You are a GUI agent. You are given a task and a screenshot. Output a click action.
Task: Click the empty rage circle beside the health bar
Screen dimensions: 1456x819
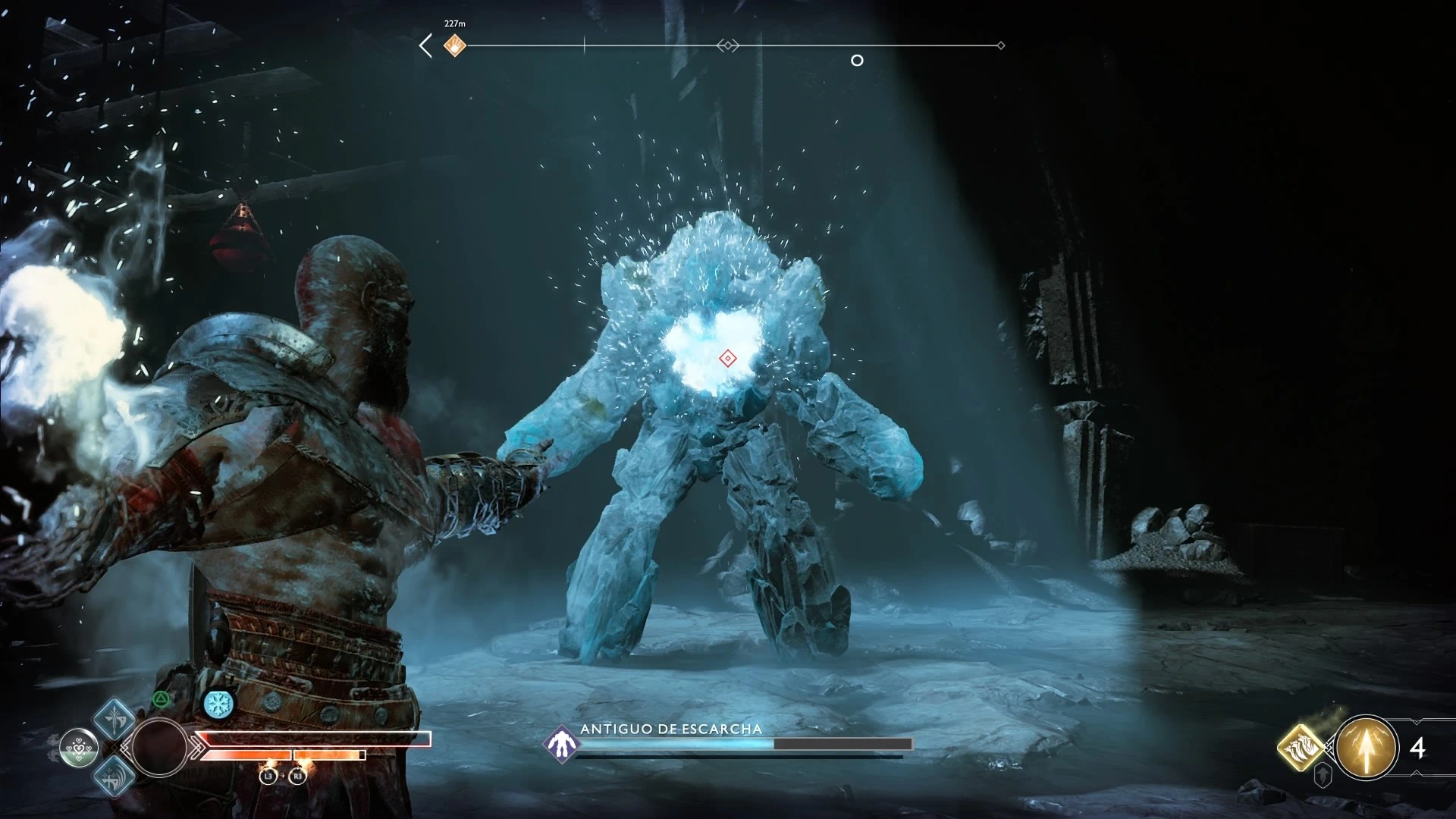click(x=159, y=747)
